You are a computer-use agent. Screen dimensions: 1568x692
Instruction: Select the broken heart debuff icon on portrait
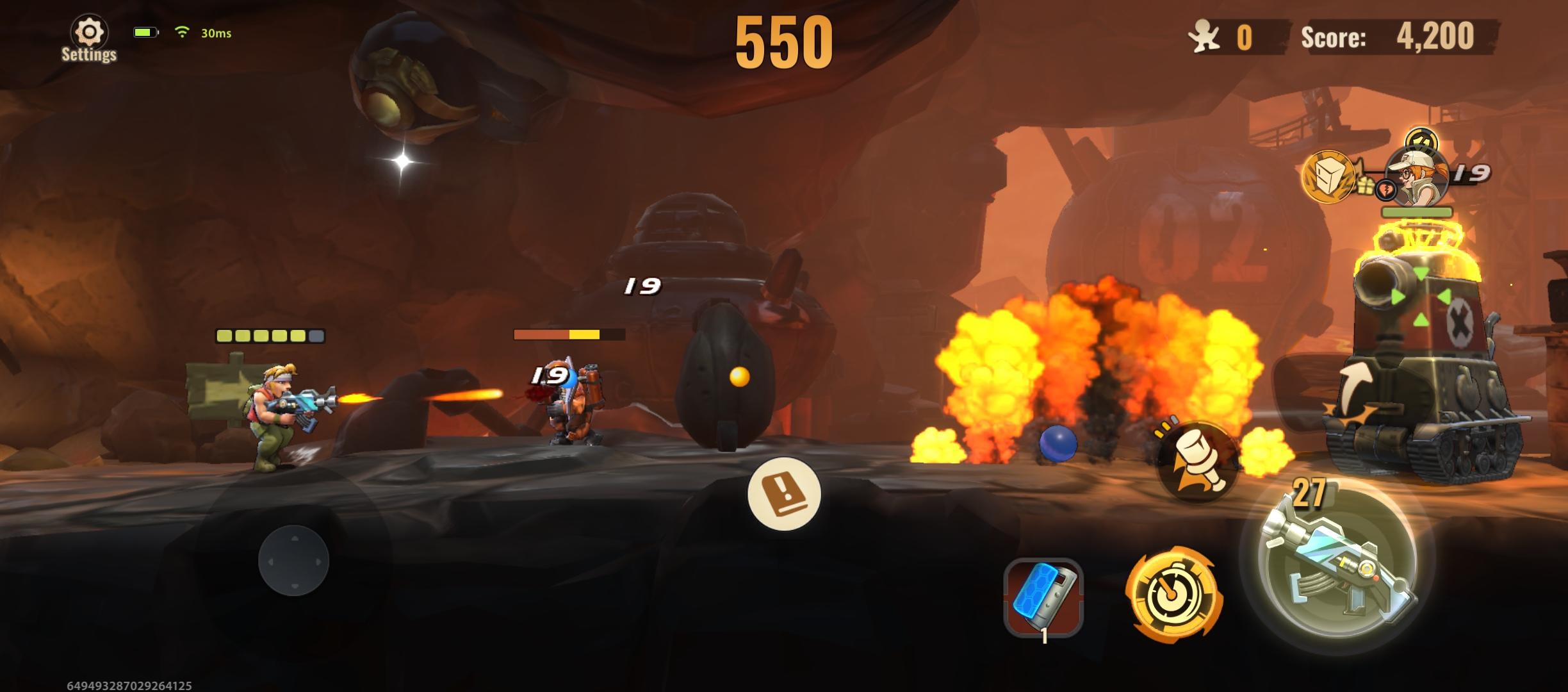pos(1386,190)
